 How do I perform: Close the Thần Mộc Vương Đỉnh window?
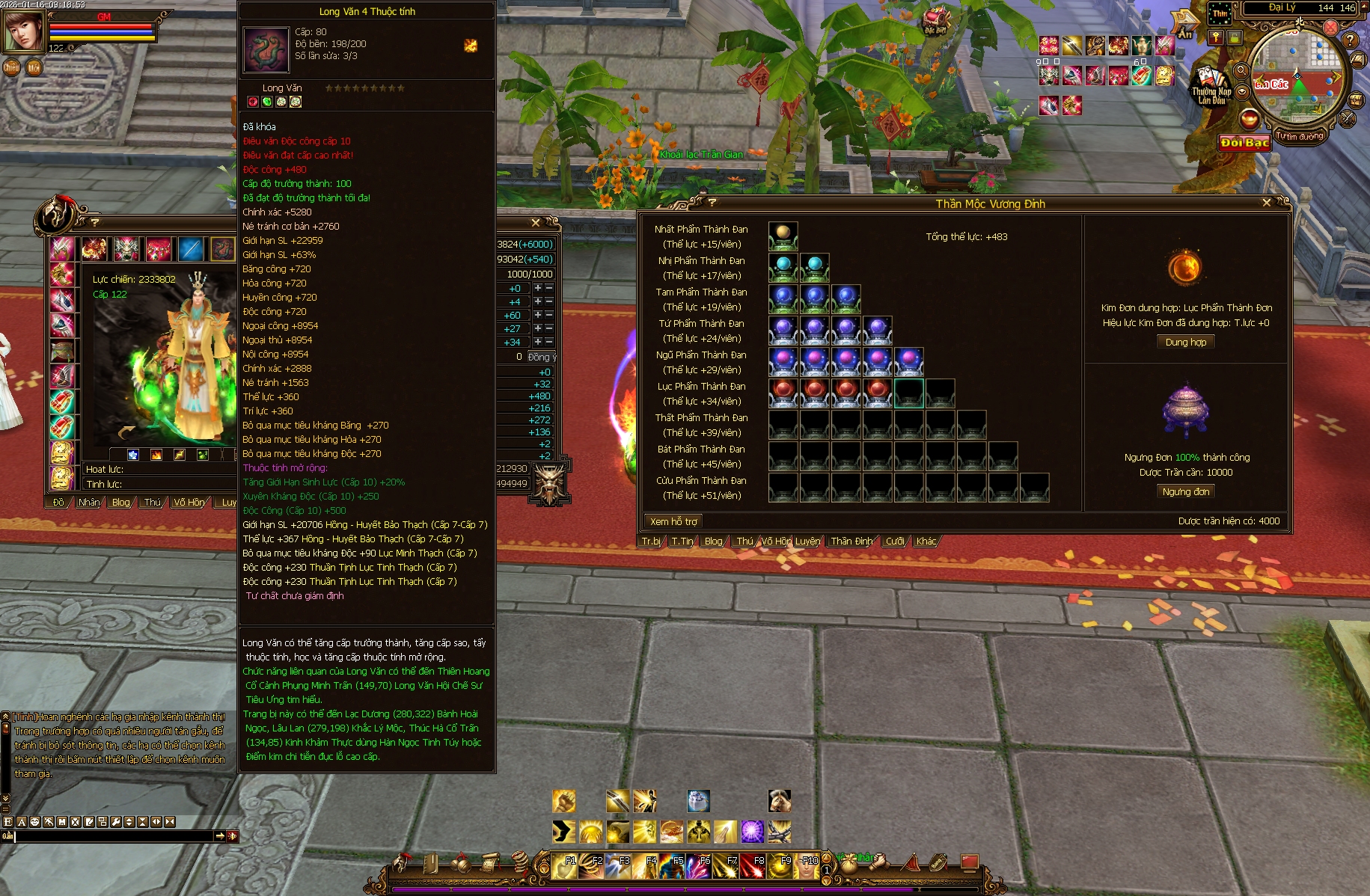1266,203
